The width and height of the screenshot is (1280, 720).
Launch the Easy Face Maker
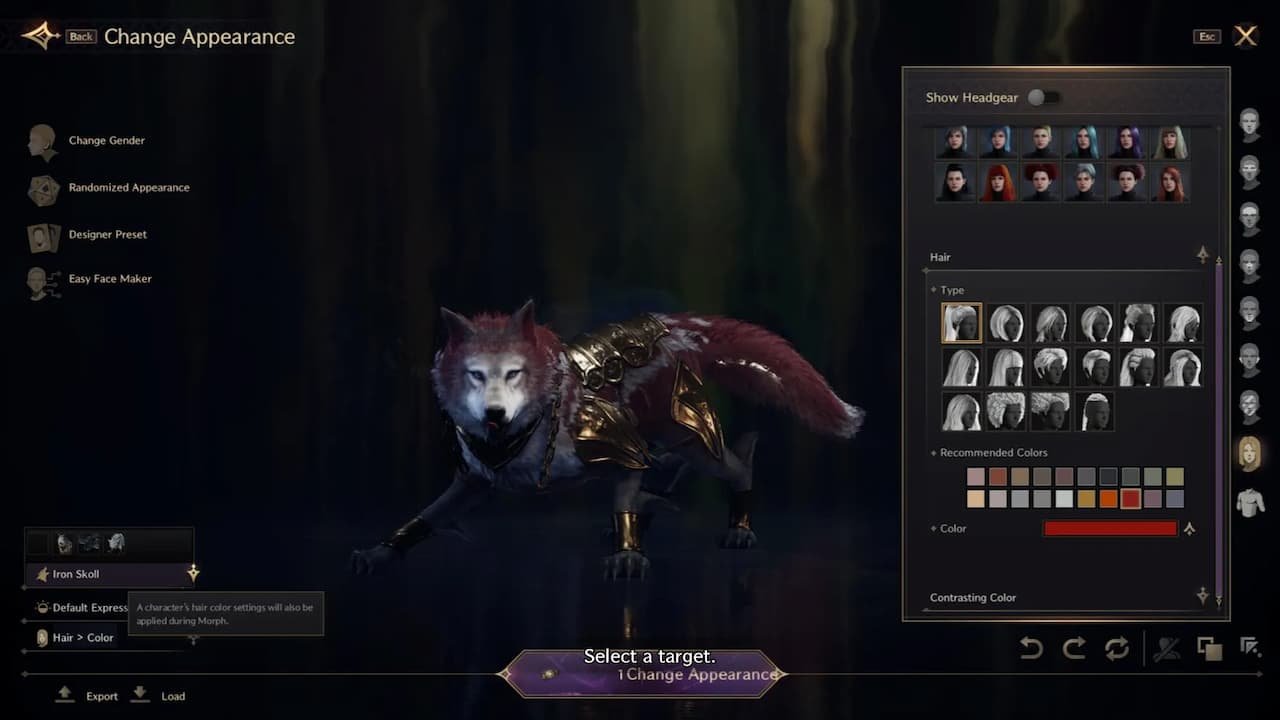click(42, 279)
